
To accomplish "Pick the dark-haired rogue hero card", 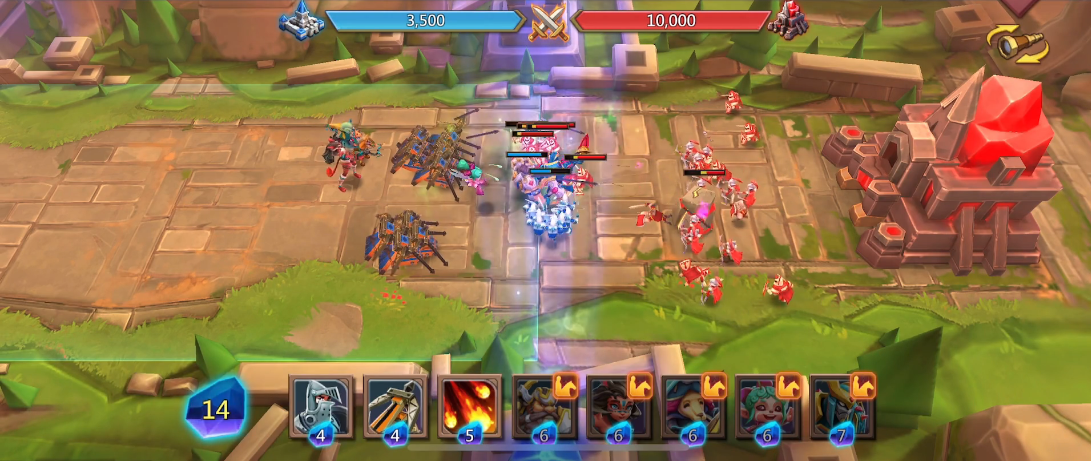I will [x=619, y=406].
